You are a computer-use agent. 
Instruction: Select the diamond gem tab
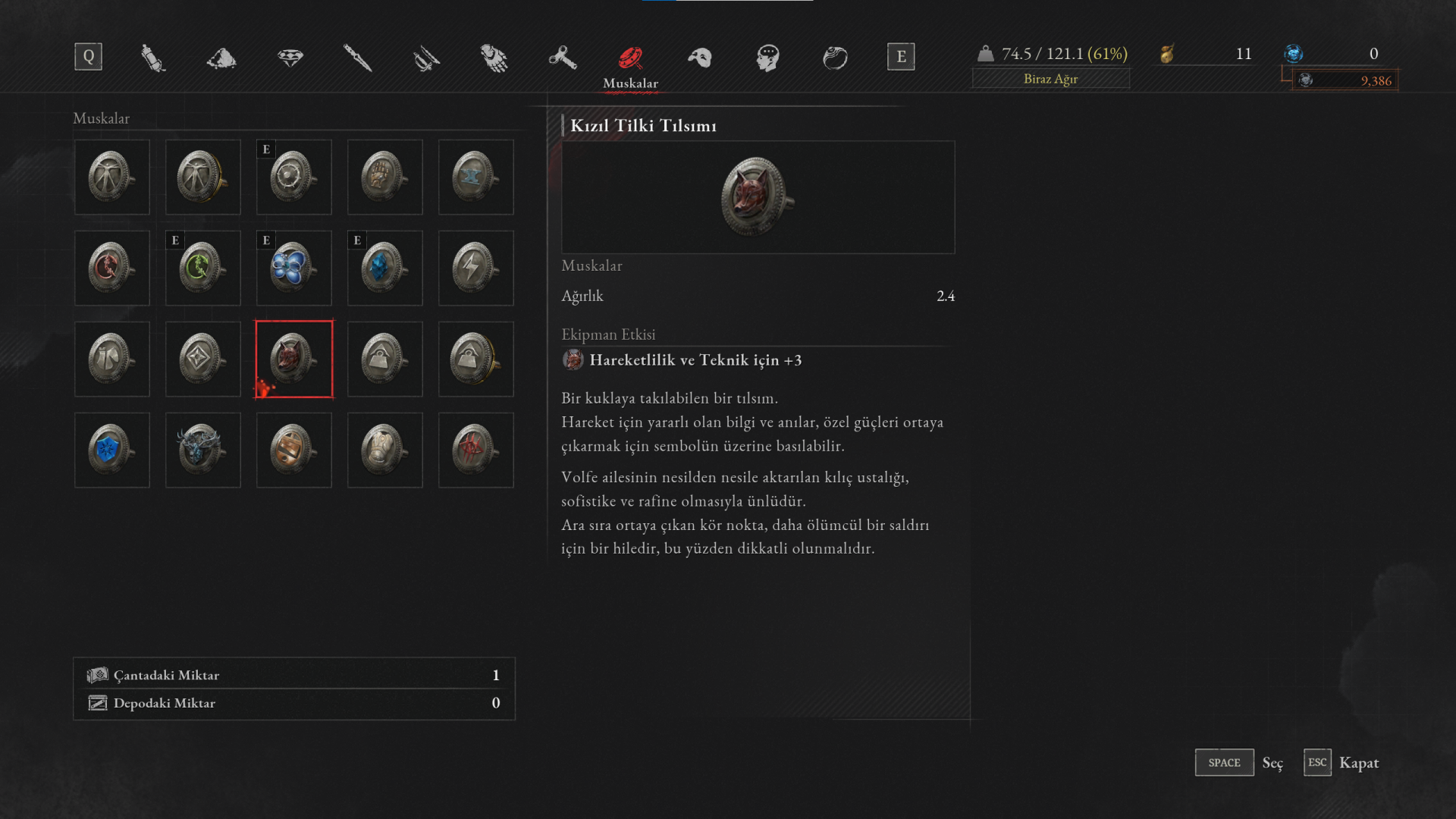point(290,58)
